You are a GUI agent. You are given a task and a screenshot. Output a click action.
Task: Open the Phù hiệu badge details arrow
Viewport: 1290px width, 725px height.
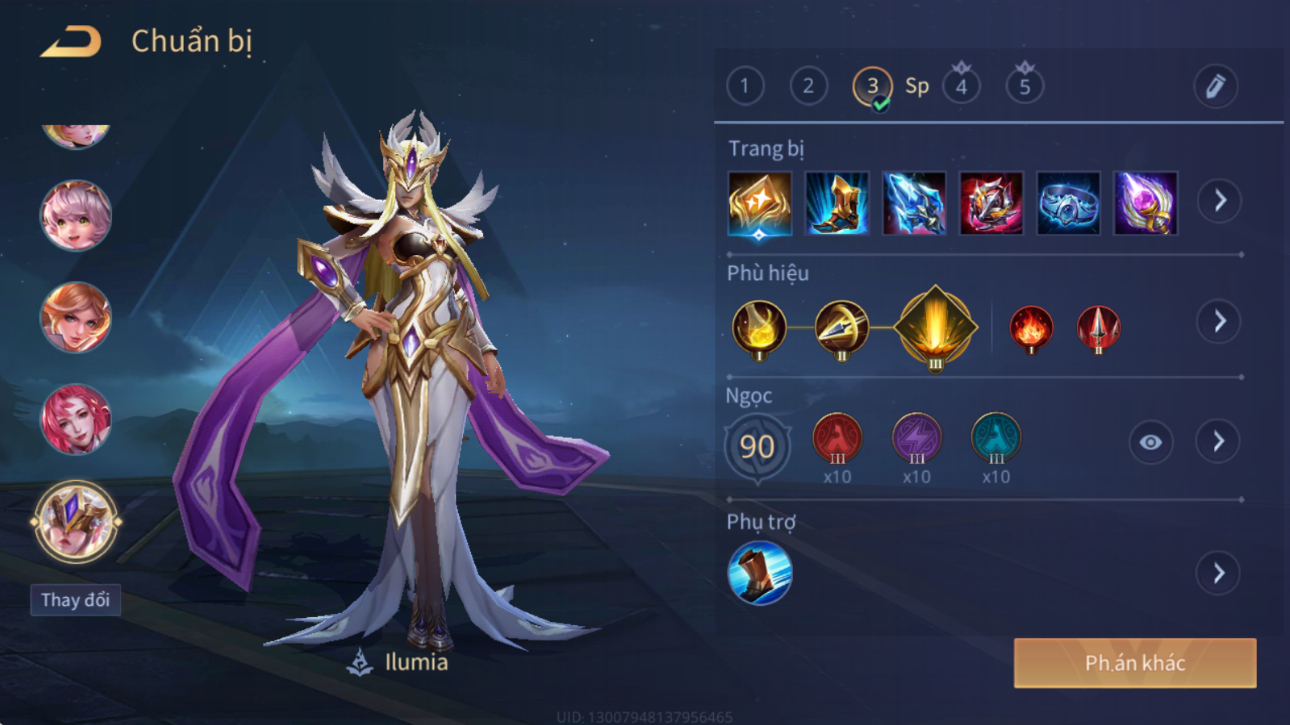pos(1219,321)
